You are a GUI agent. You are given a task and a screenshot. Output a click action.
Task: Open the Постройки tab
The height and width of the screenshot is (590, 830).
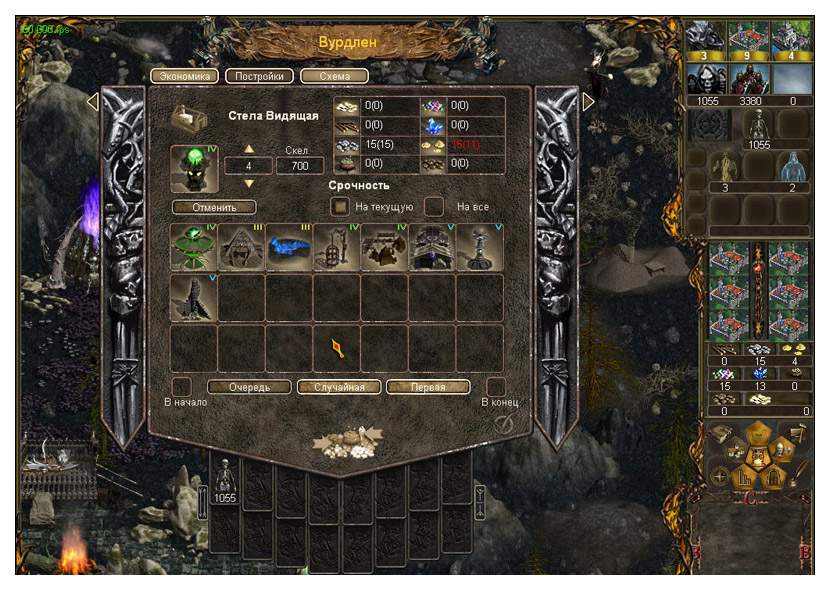point(259,76)
